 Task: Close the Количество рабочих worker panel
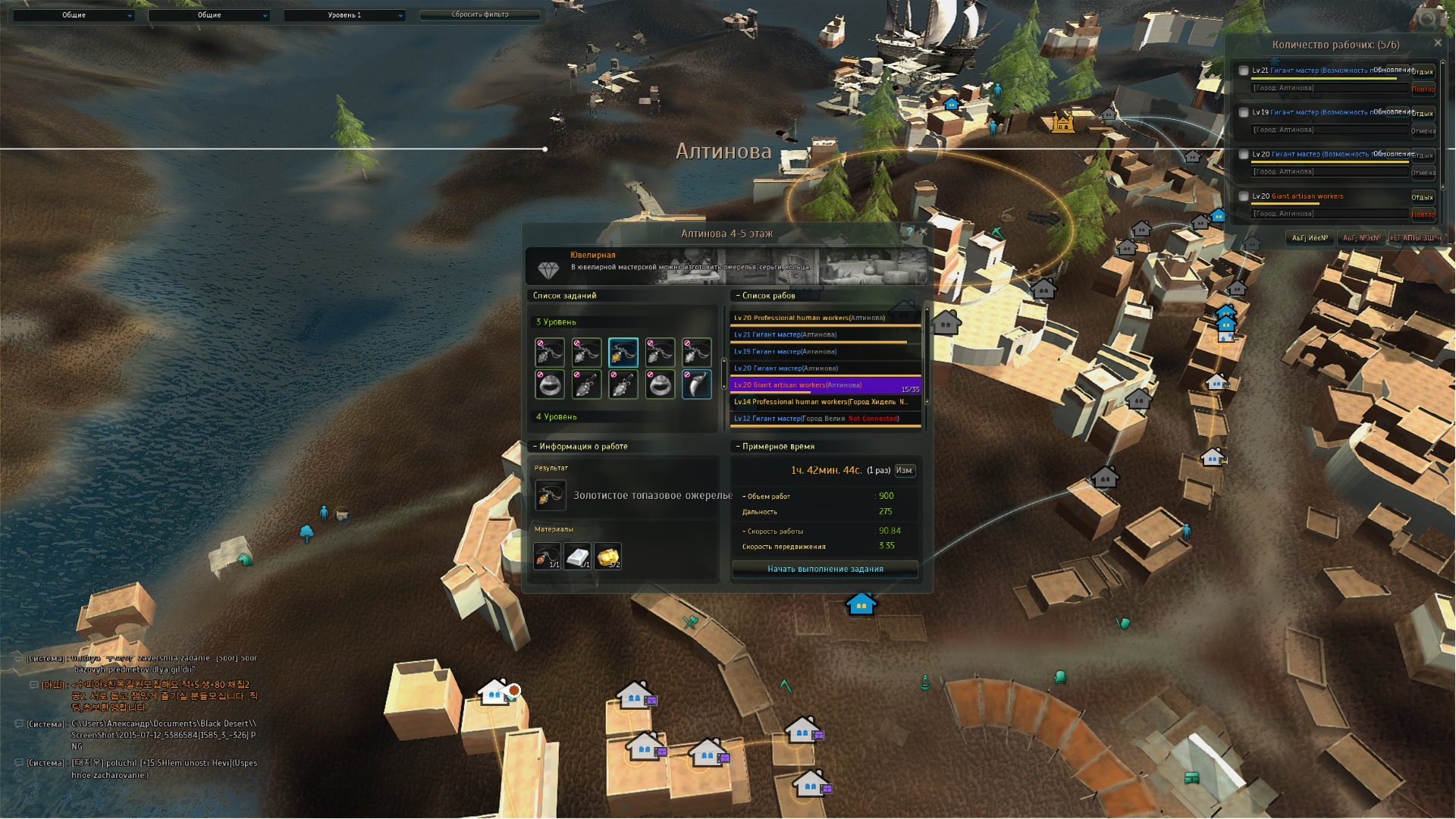(1438, 43)
